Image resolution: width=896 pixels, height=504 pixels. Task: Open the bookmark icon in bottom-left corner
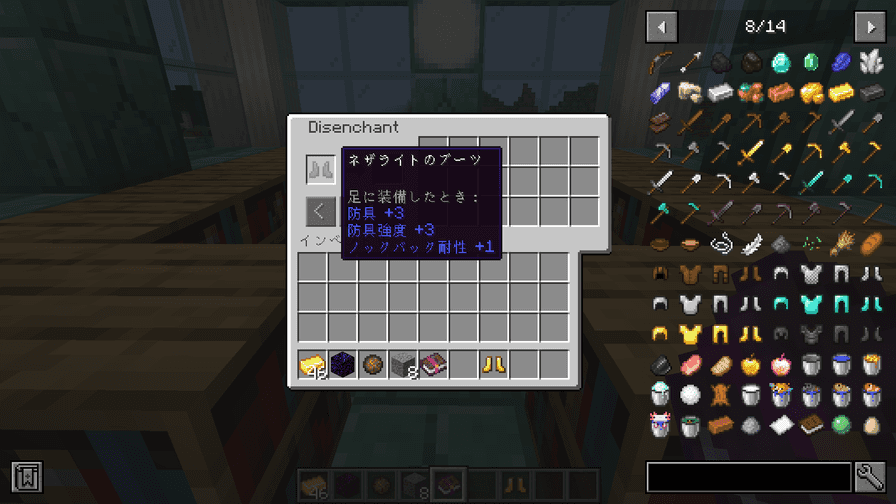(x=27, y=477)
